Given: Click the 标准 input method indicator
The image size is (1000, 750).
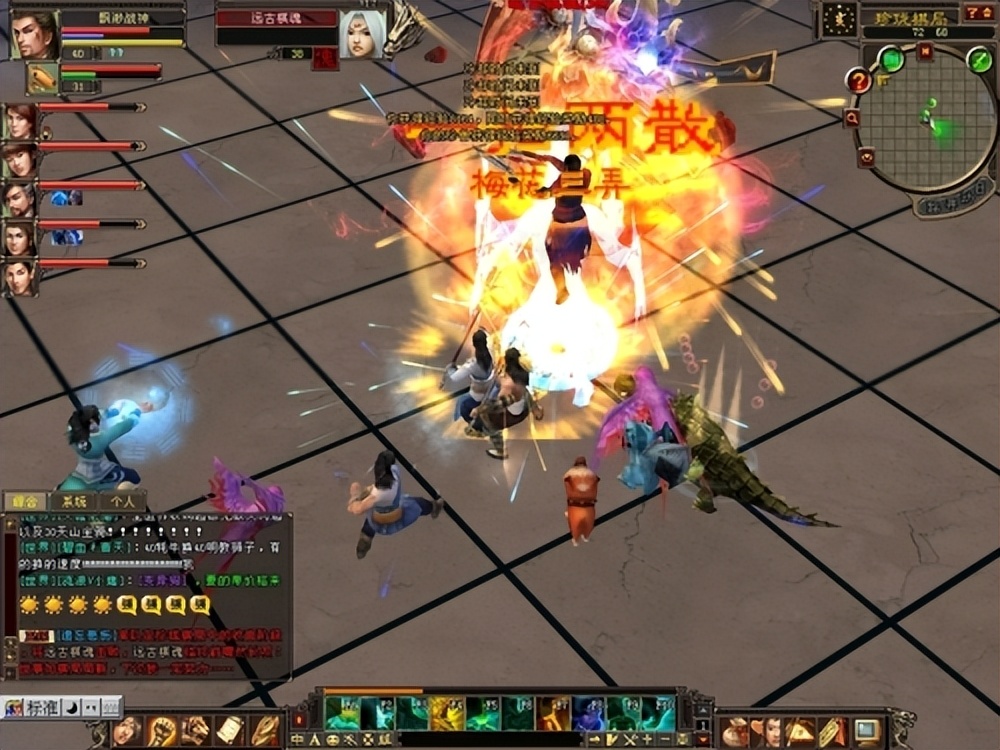Looking at the screenshot, I should point(40,706).
